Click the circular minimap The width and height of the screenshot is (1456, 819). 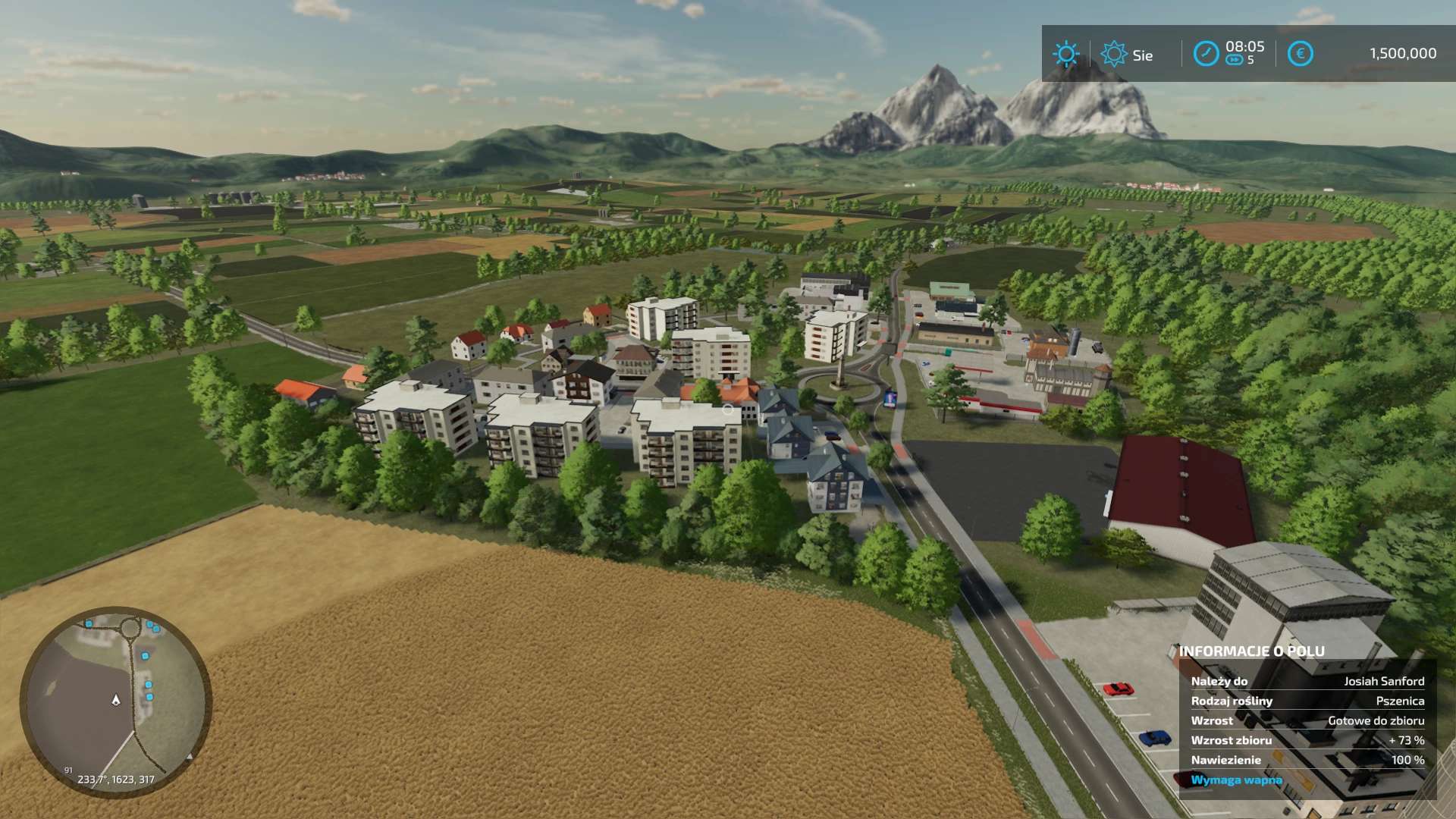tap(116, 701)
